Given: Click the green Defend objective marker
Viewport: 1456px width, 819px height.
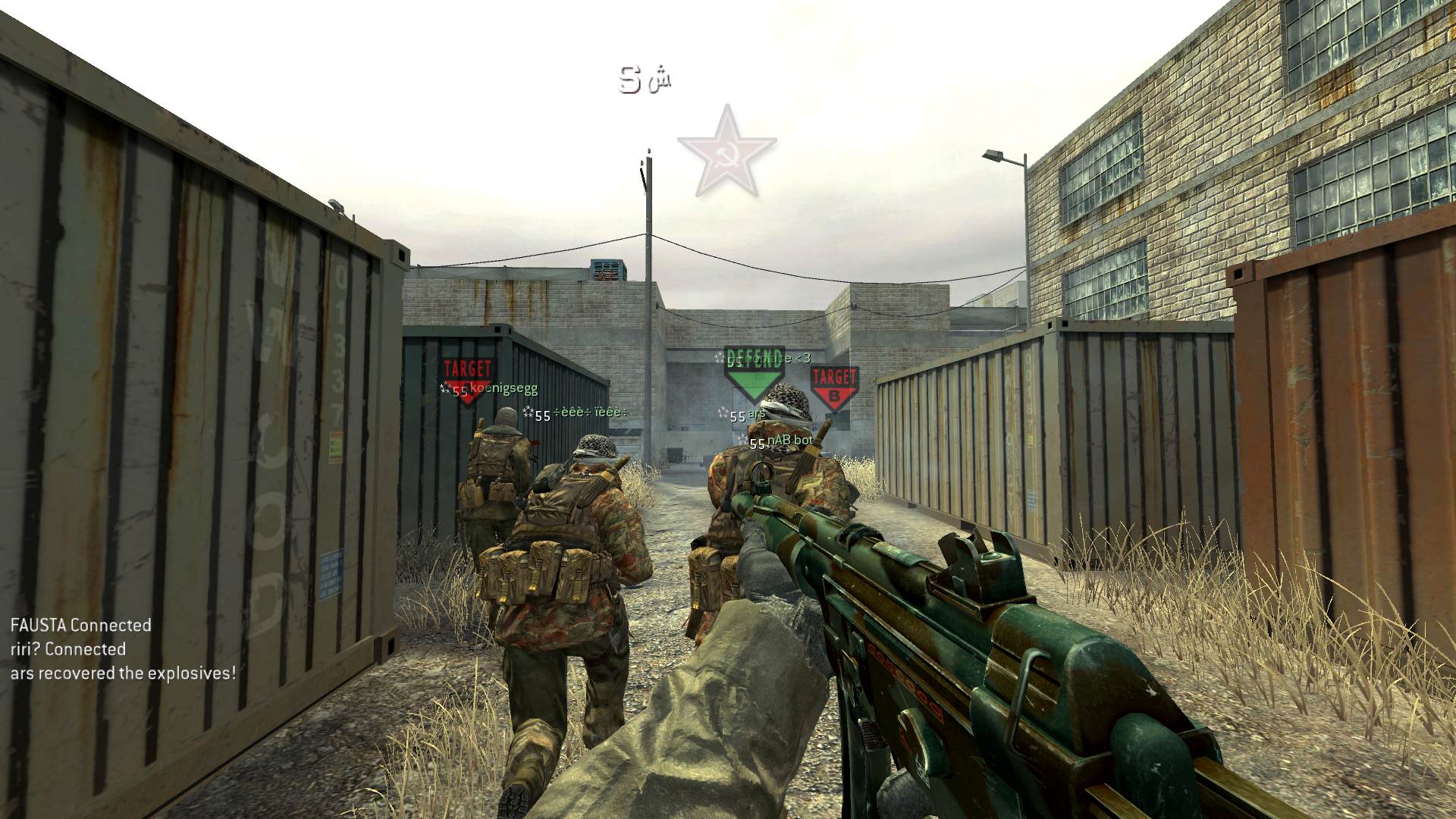Looking at the screenshot, I should tap(753, 374).
